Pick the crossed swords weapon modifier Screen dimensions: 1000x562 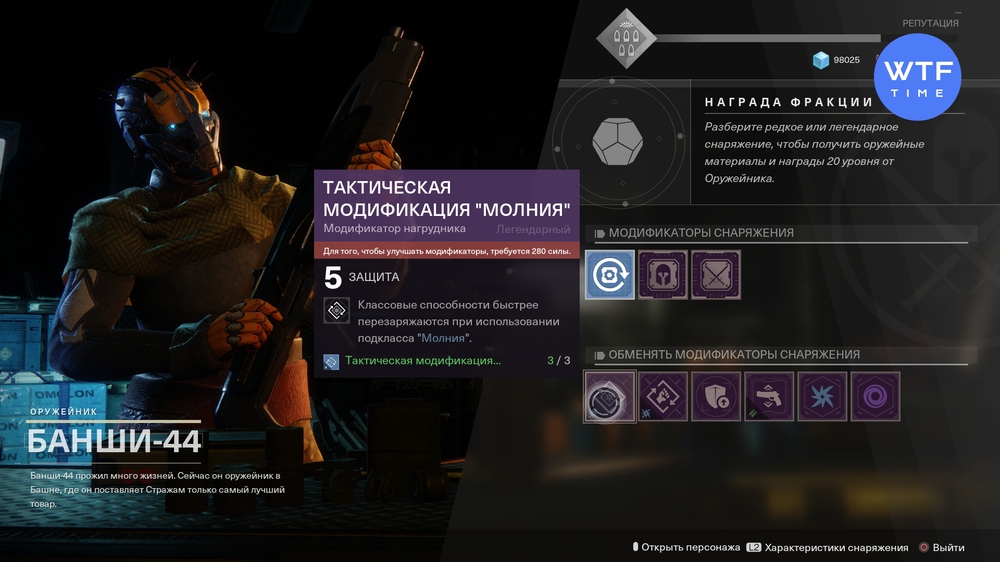pos(716,275)
